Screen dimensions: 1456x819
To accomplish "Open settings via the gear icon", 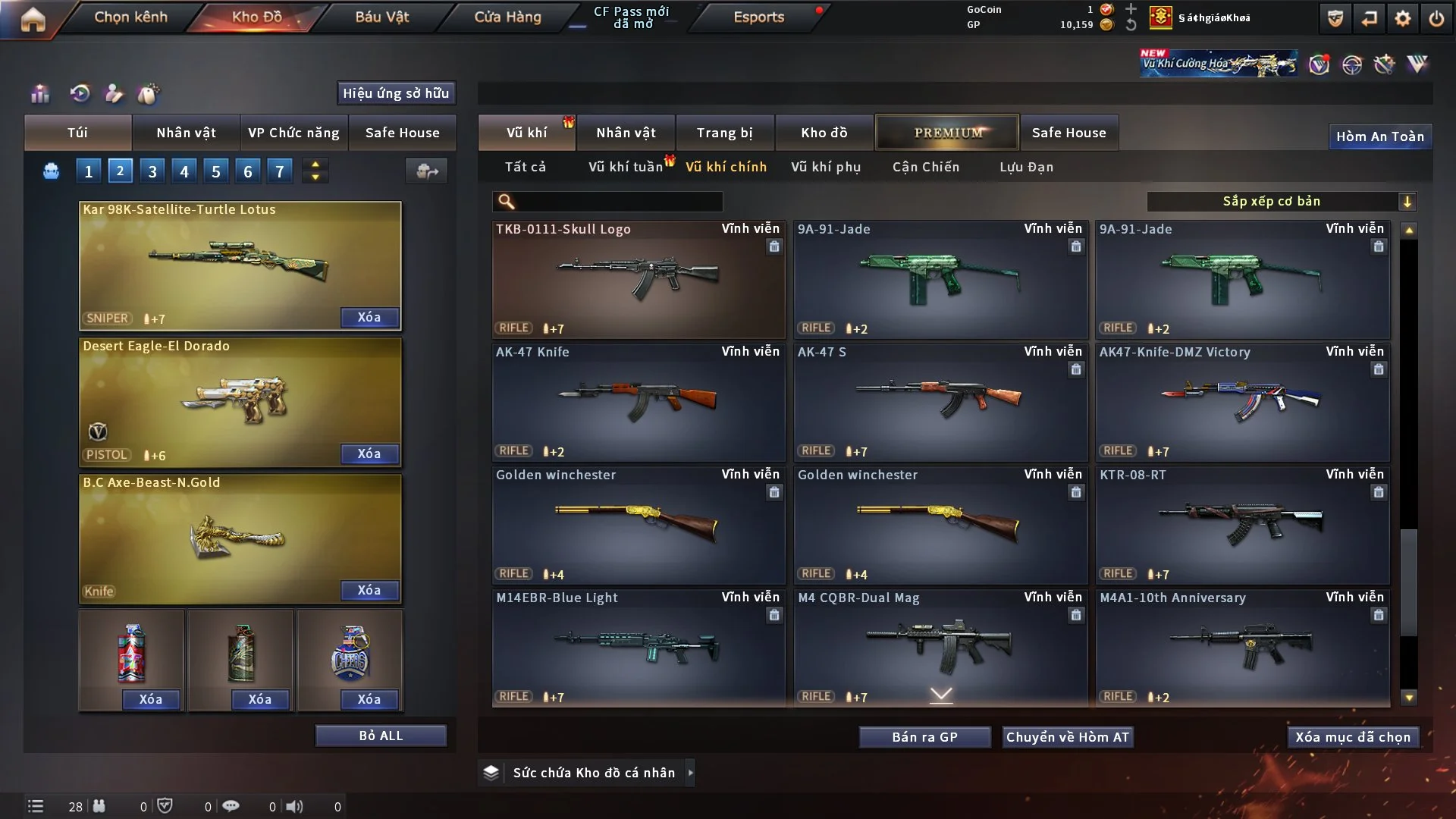I will pos(1403,18).
